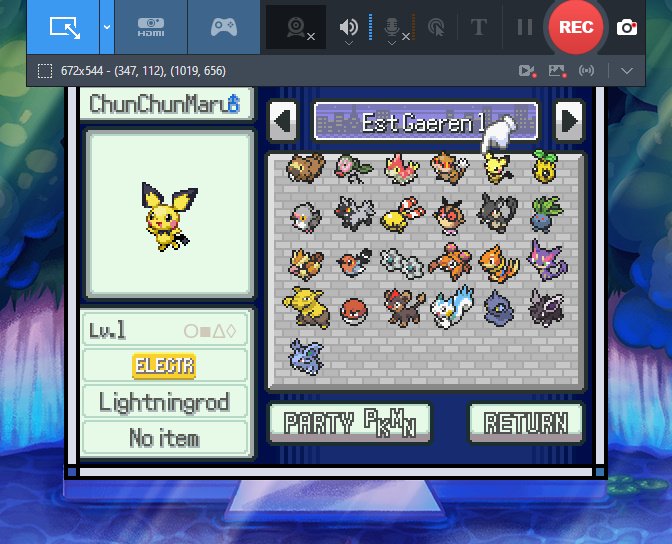Viewport: 672px width, 544px height.
Task: Select the blue Nidoran slot
Action: [306, 354]
